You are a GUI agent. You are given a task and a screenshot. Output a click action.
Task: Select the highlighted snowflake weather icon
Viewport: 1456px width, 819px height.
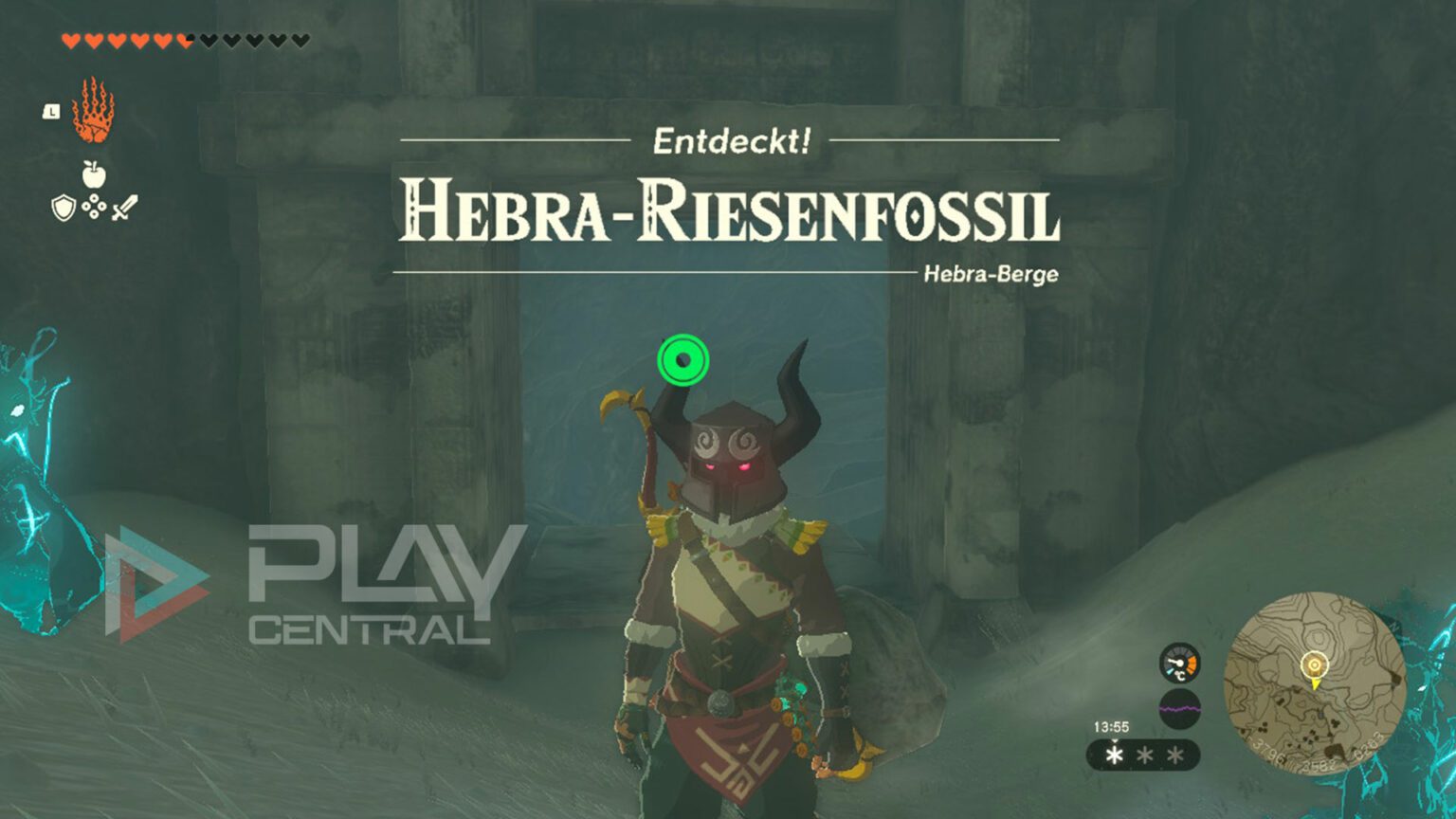[x=1115, y=754]
